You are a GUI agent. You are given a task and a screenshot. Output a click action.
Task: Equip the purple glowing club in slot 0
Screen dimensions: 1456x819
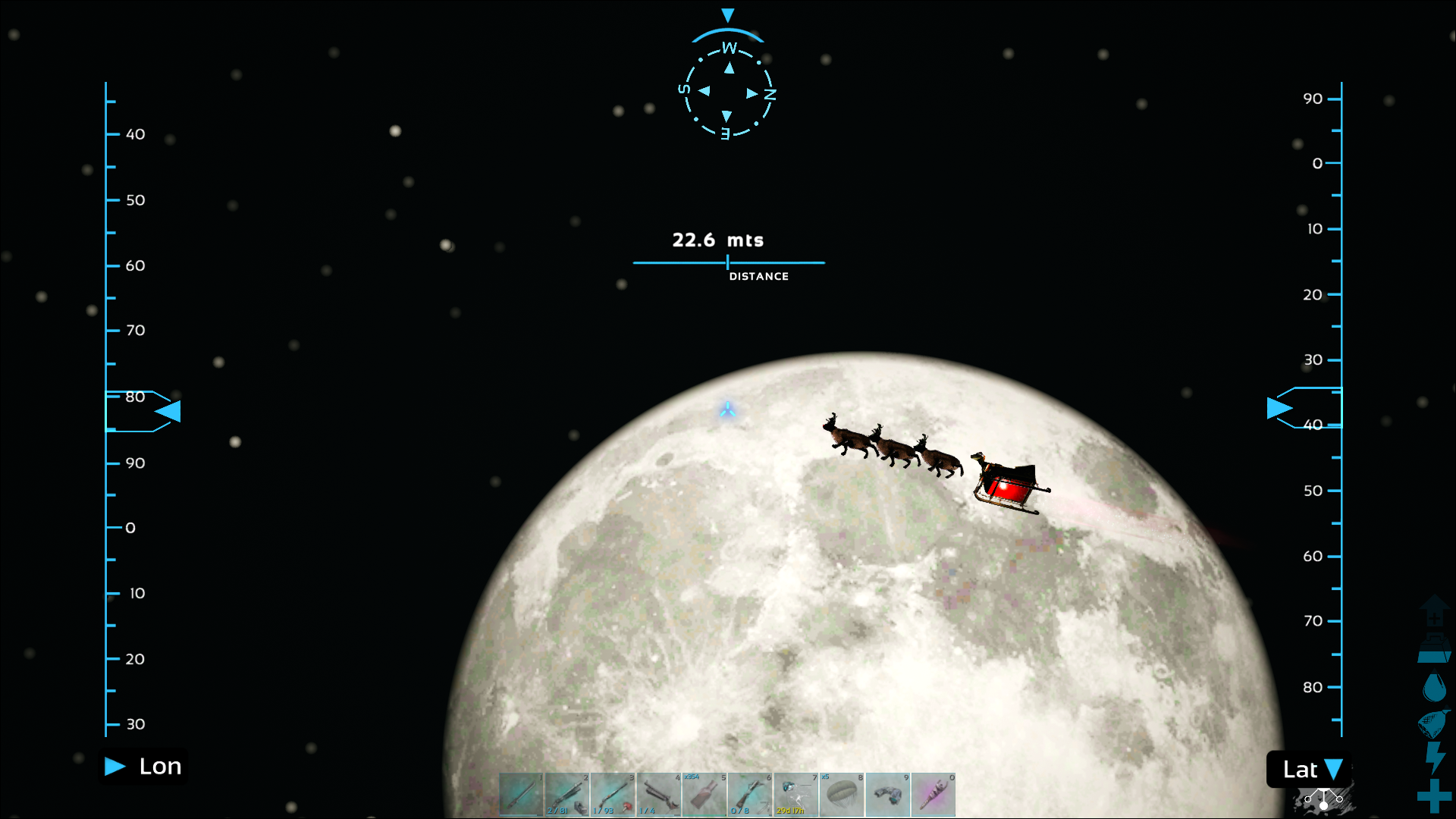[x=934, y=795]
